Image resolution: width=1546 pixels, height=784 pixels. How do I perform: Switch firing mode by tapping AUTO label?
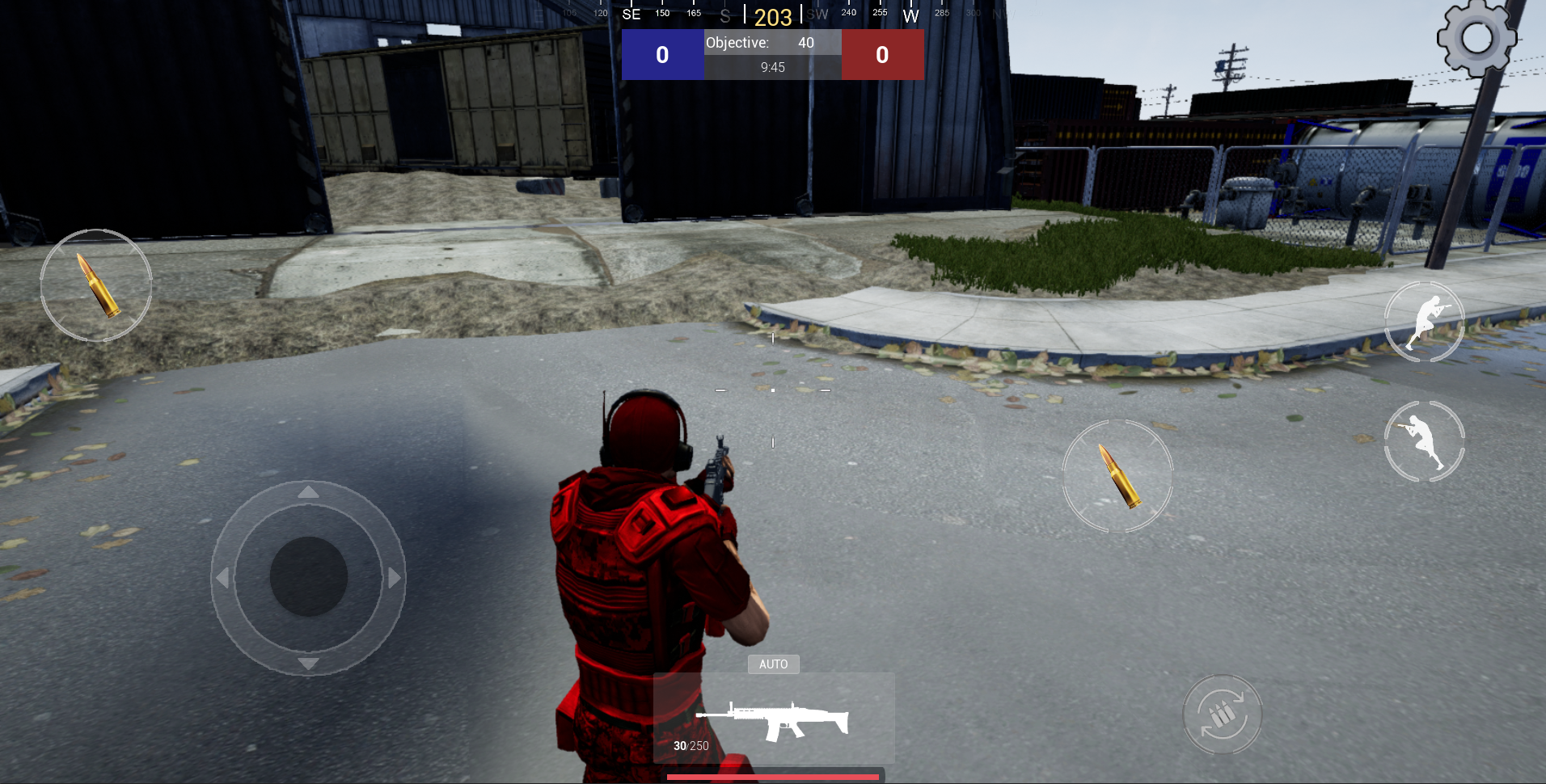click(774, 664)
